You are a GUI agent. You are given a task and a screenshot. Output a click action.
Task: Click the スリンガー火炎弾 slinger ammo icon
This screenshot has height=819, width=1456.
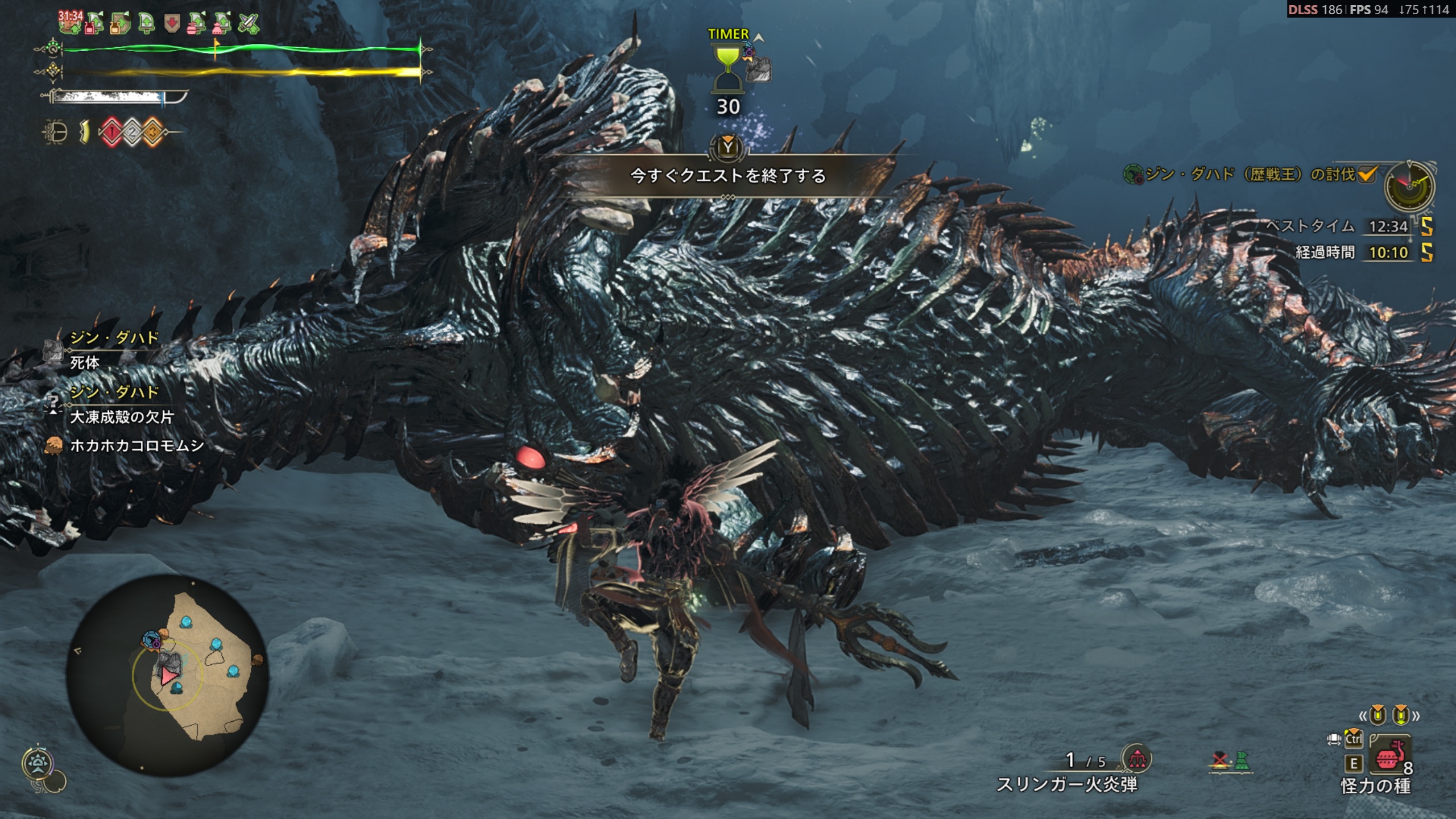coord(1136,758)
